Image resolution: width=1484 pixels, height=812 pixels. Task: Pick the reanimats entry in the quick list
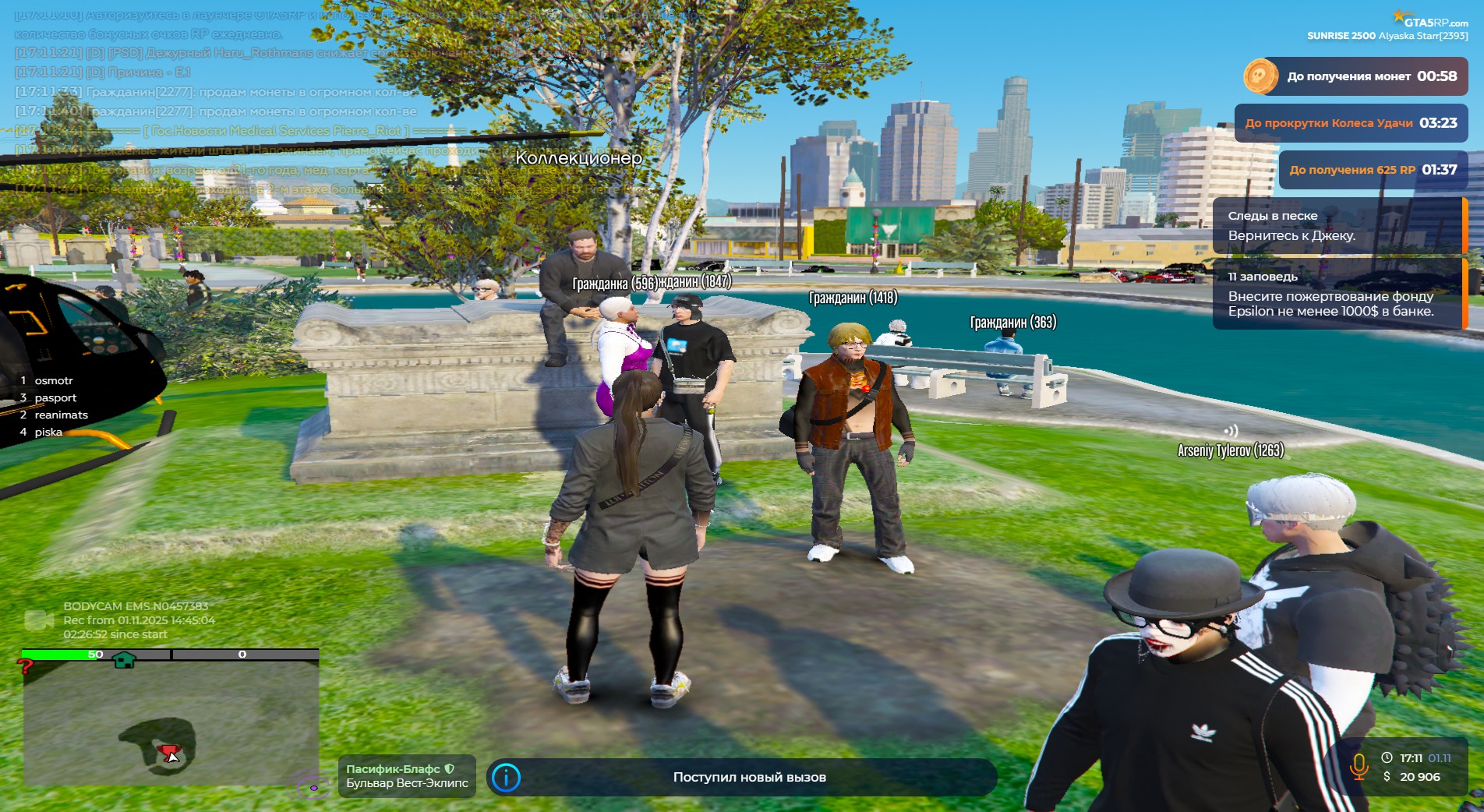point(61,415)
